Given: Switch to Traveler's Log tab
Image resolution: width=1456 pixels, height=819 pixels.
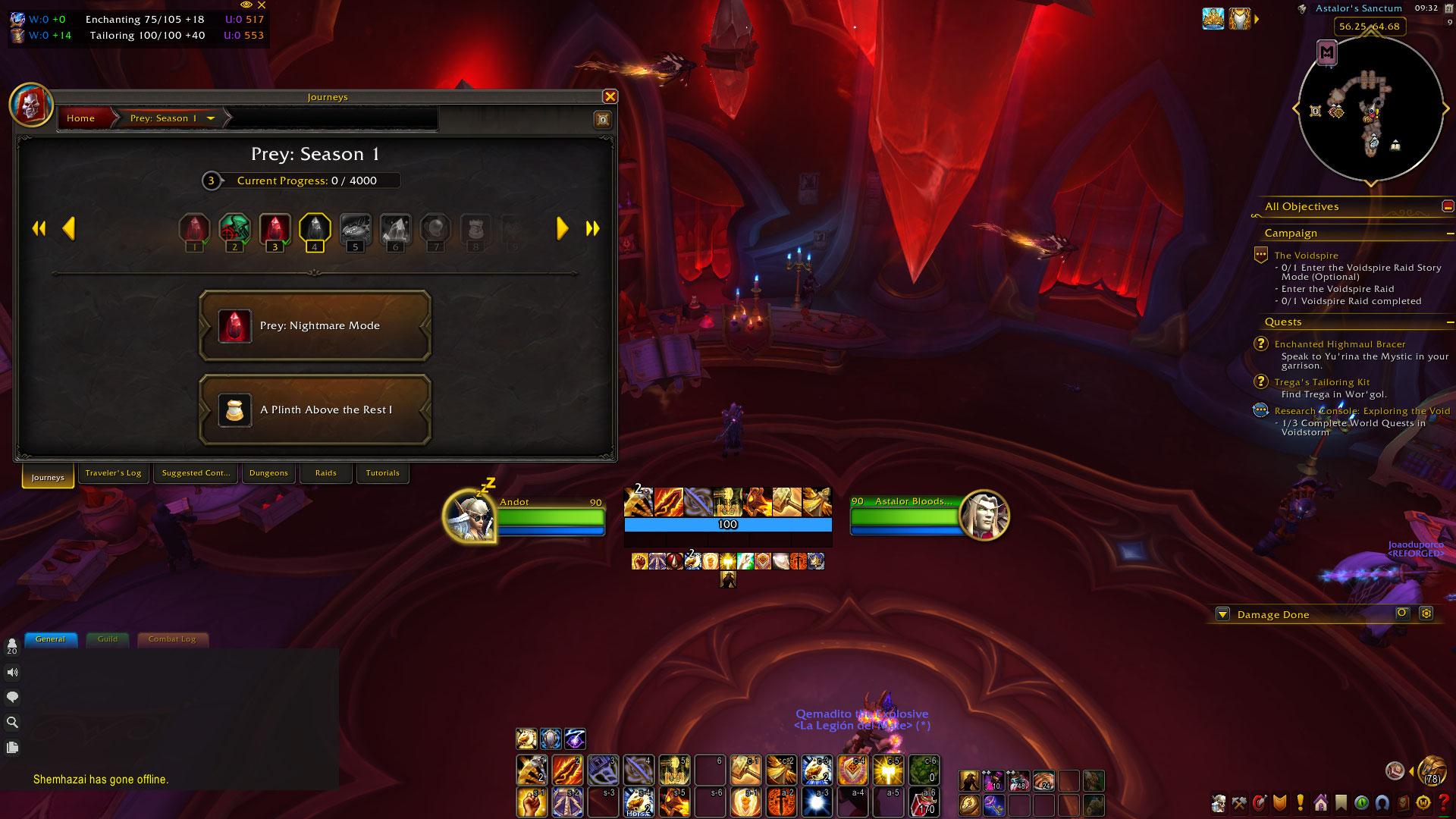Looking at the screenshot, I should coord(113,473).
